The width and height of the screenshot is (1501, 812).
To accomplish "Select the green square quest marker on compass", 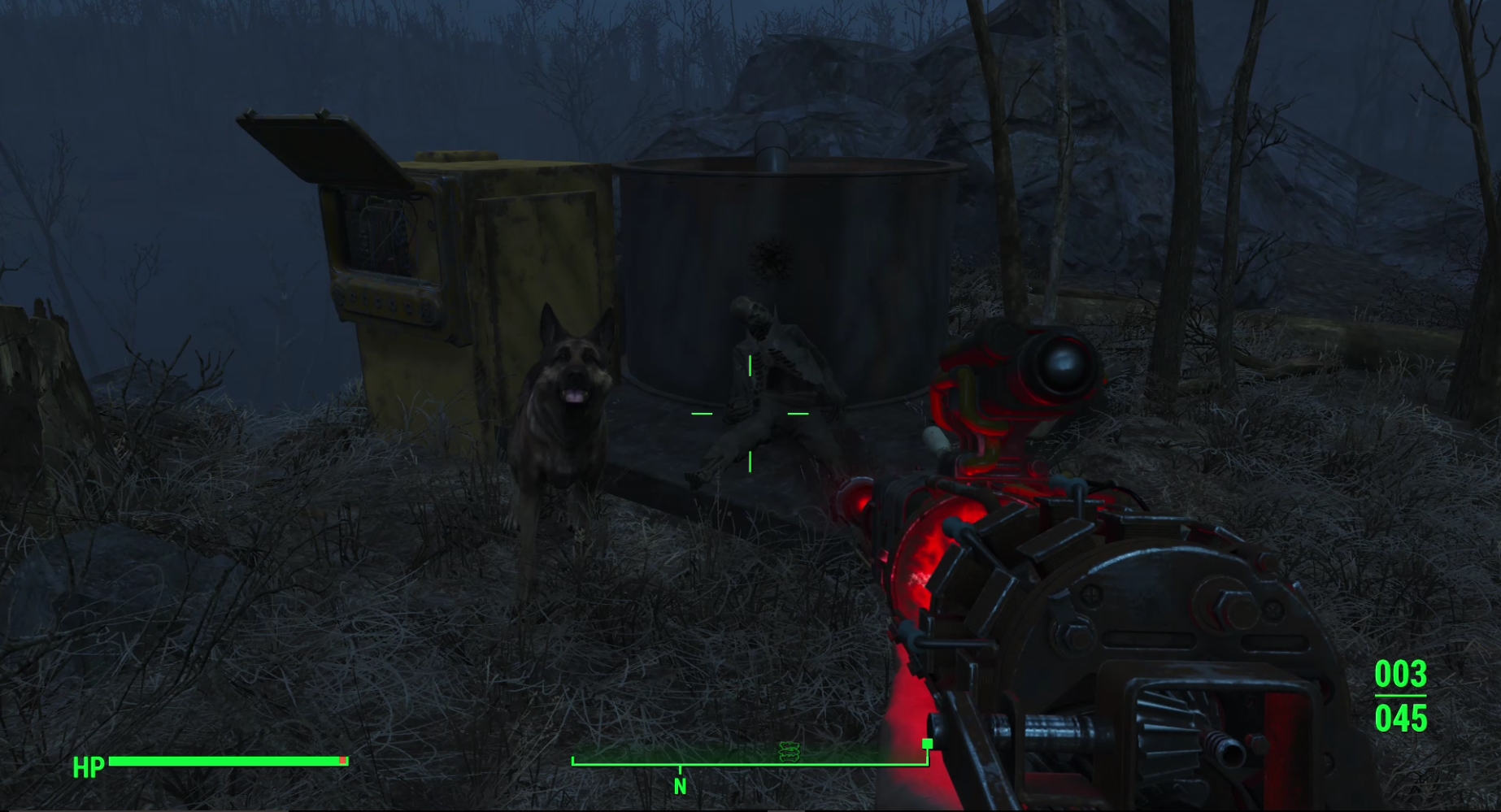I will click(x=927, y=744).
